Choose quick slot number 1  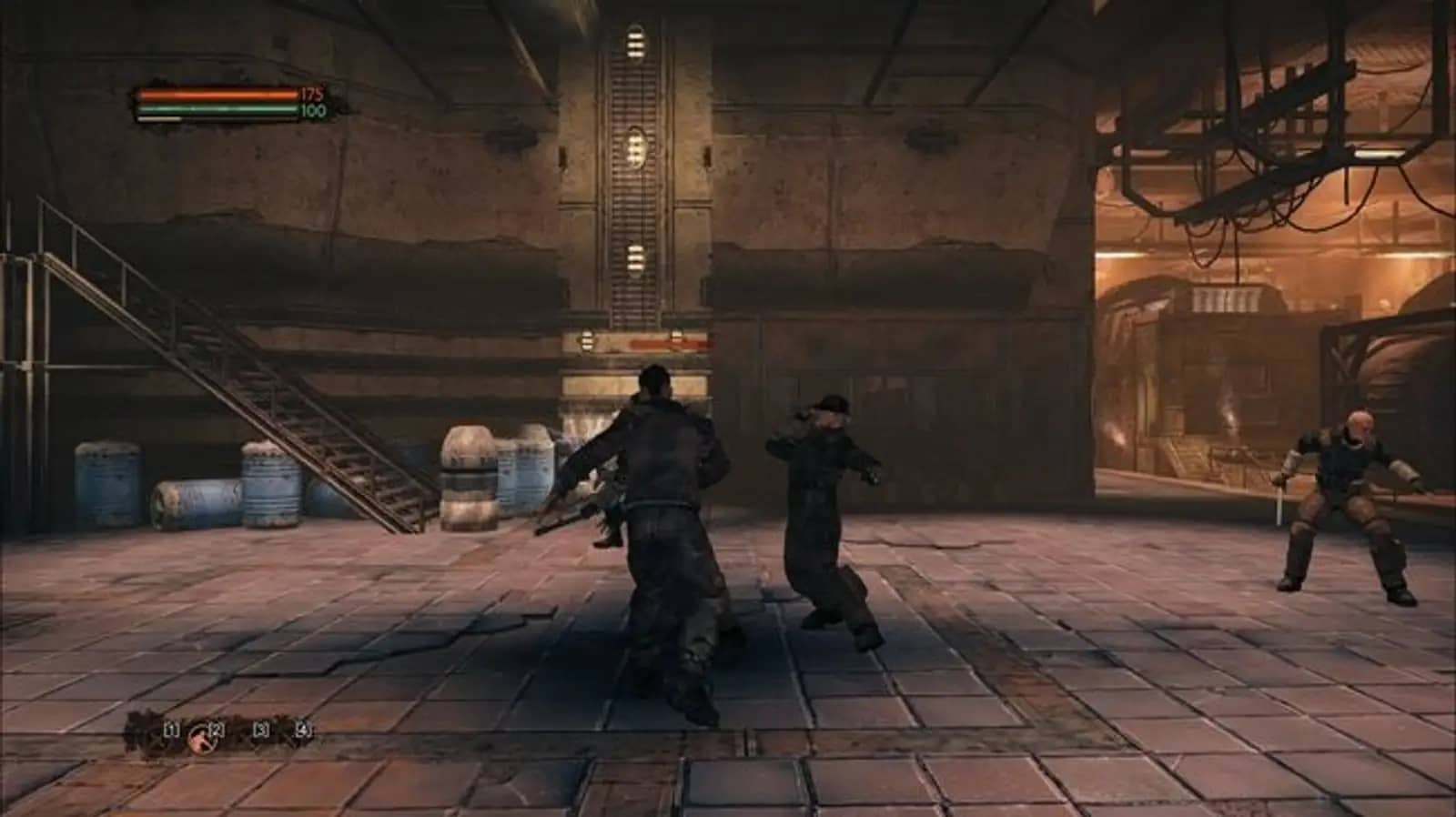click(x=170, y=729)
